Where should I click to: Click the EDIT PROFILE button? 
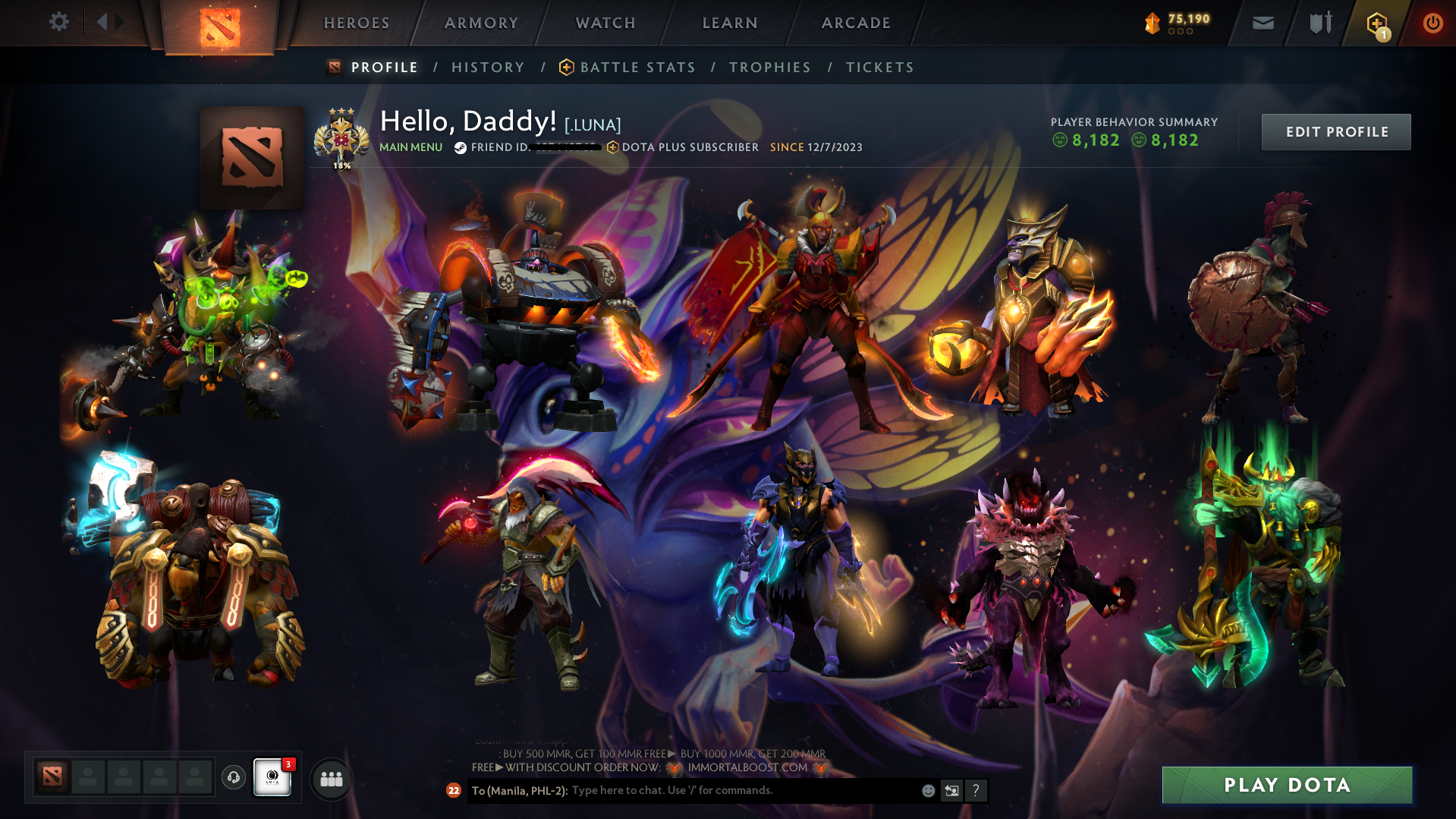tap(1335, 131)
